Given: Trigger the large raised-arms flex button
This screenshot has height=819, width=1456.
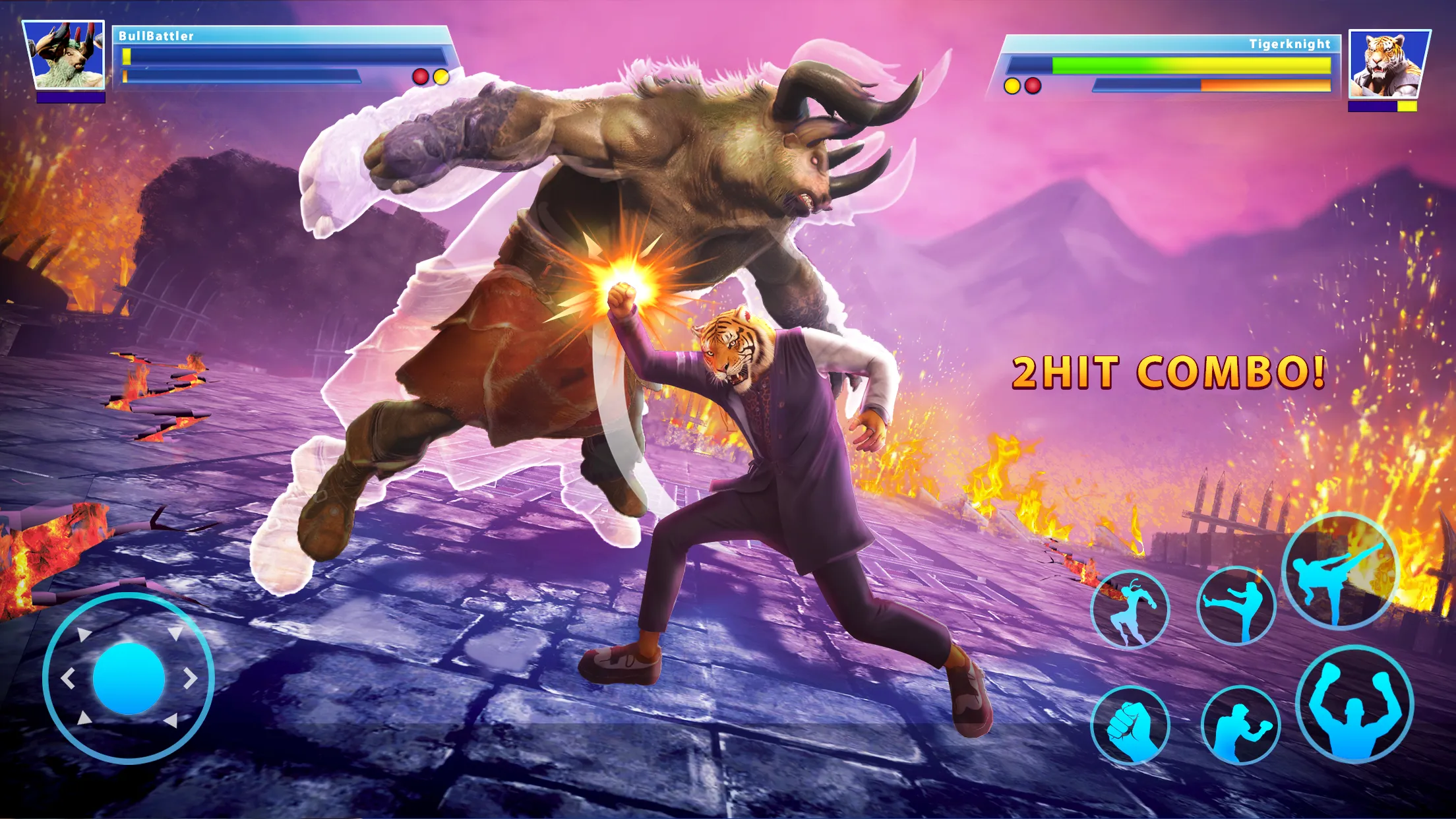Looking at the screenshot, I should 1354,704.
